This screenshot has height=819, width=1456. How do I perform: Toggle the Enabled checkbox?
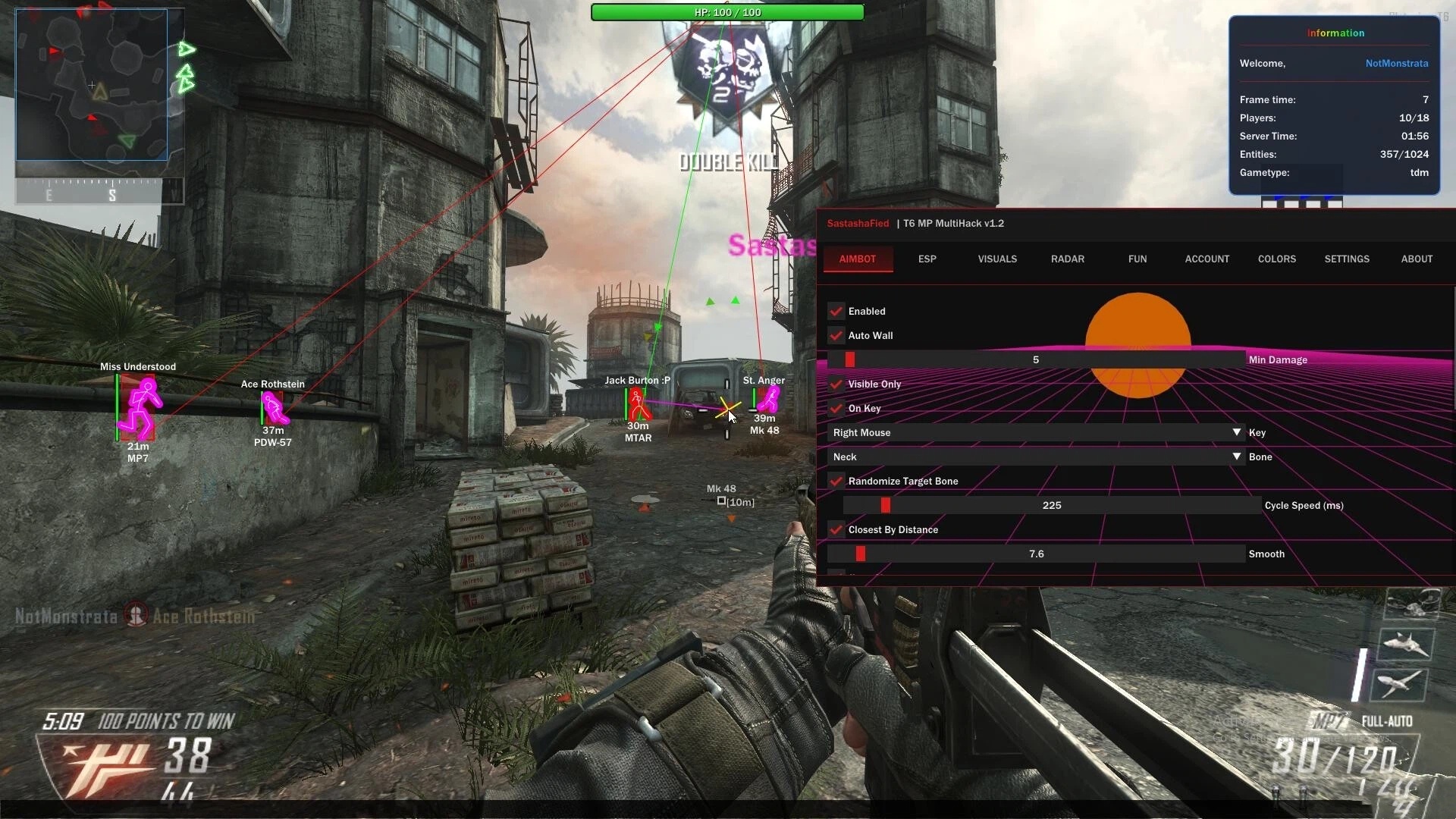coord(836,312)
